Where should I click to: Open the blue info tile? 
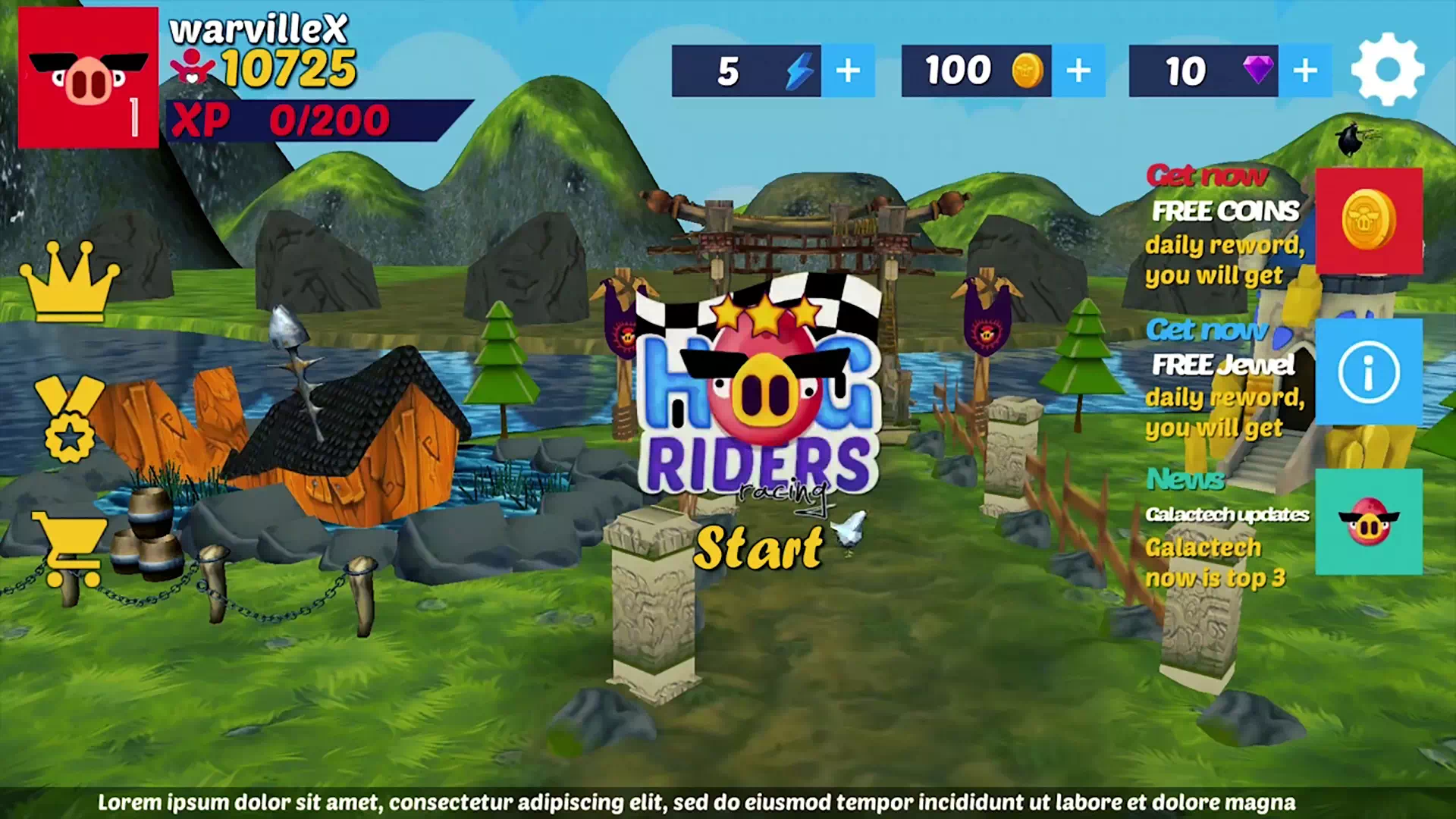pyautogui.click(x=1368, y=372)
